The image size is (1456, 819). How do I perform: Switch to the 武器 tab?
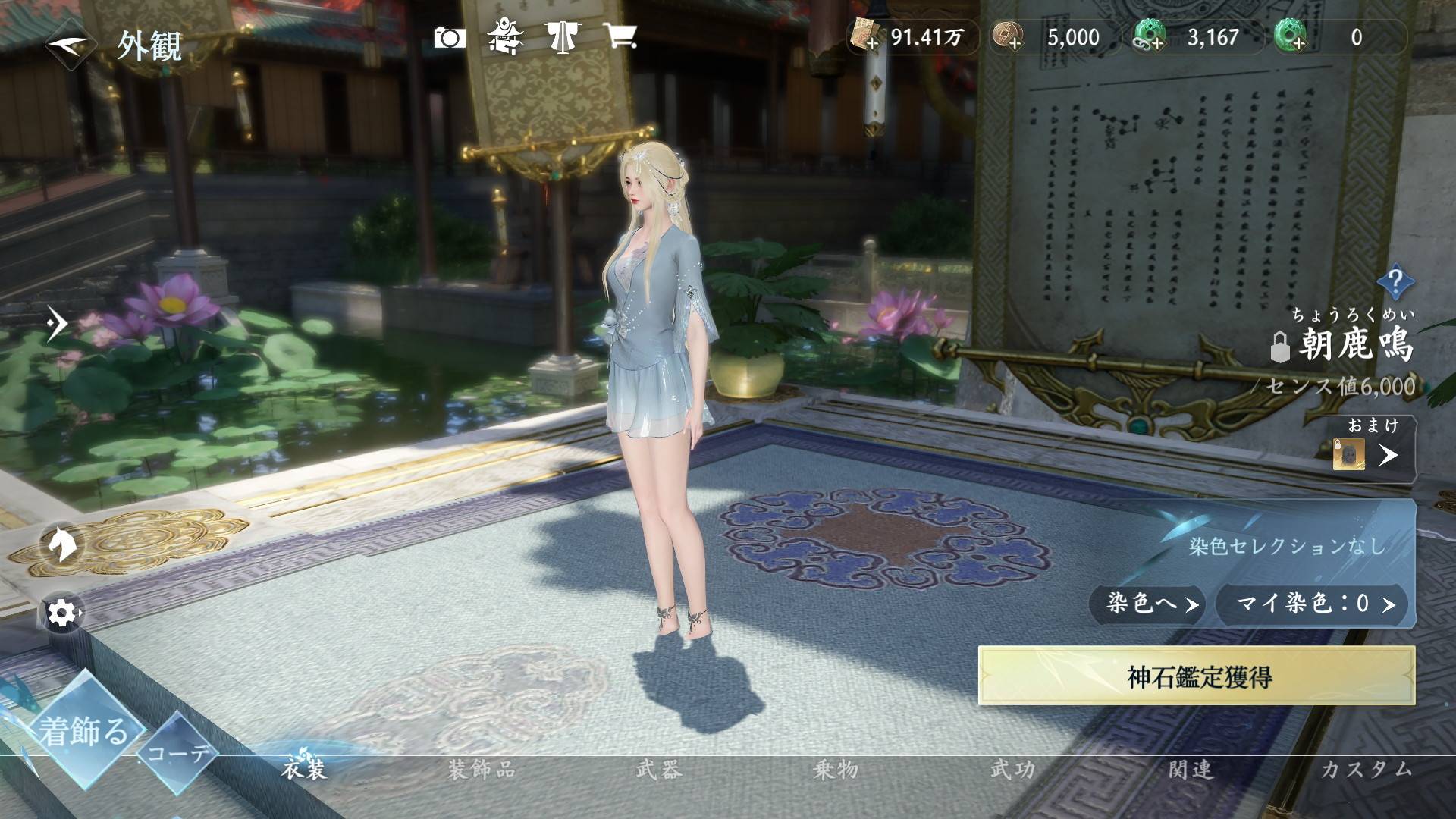659,770
